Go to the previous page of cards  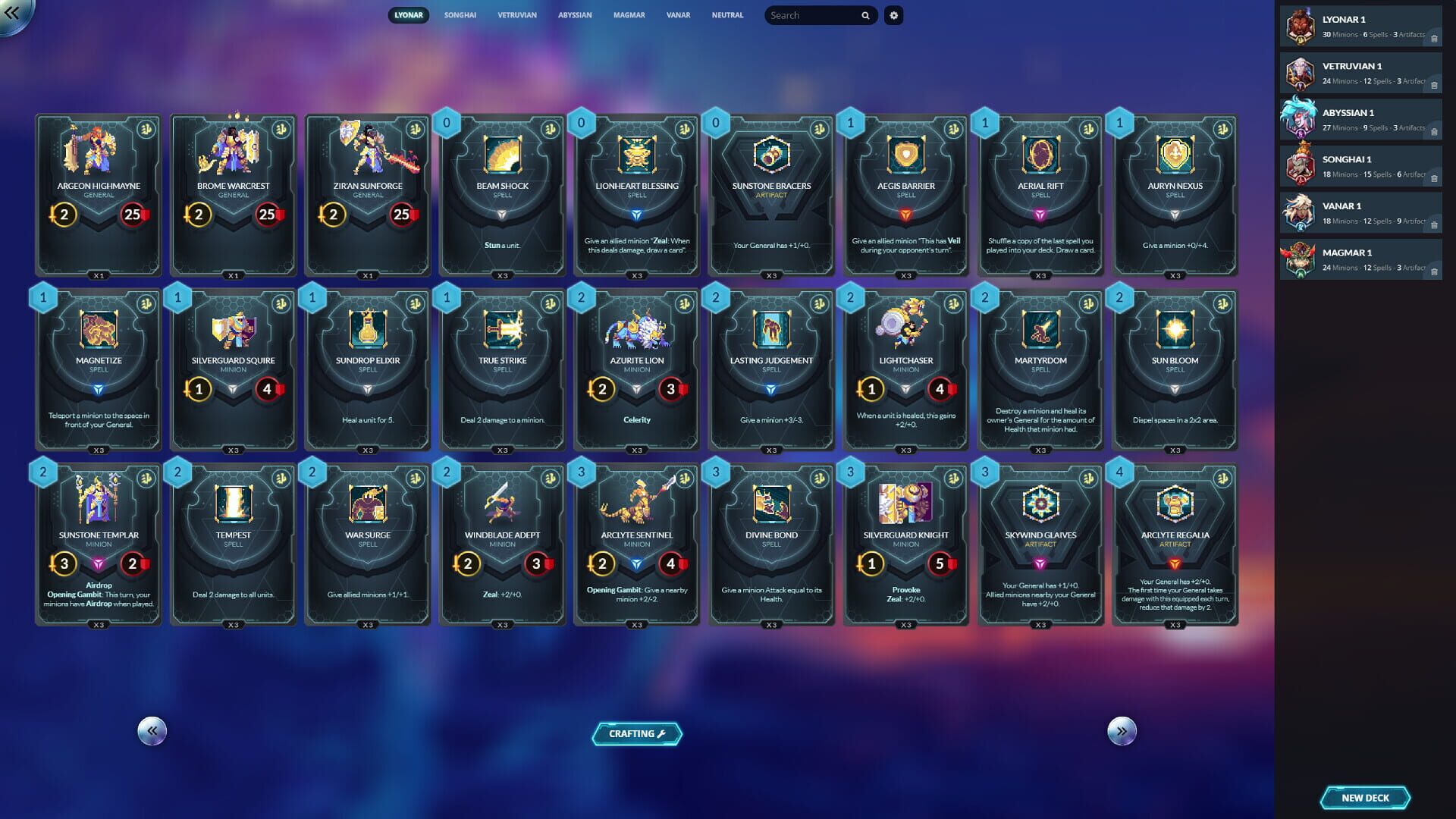(152, 731)
